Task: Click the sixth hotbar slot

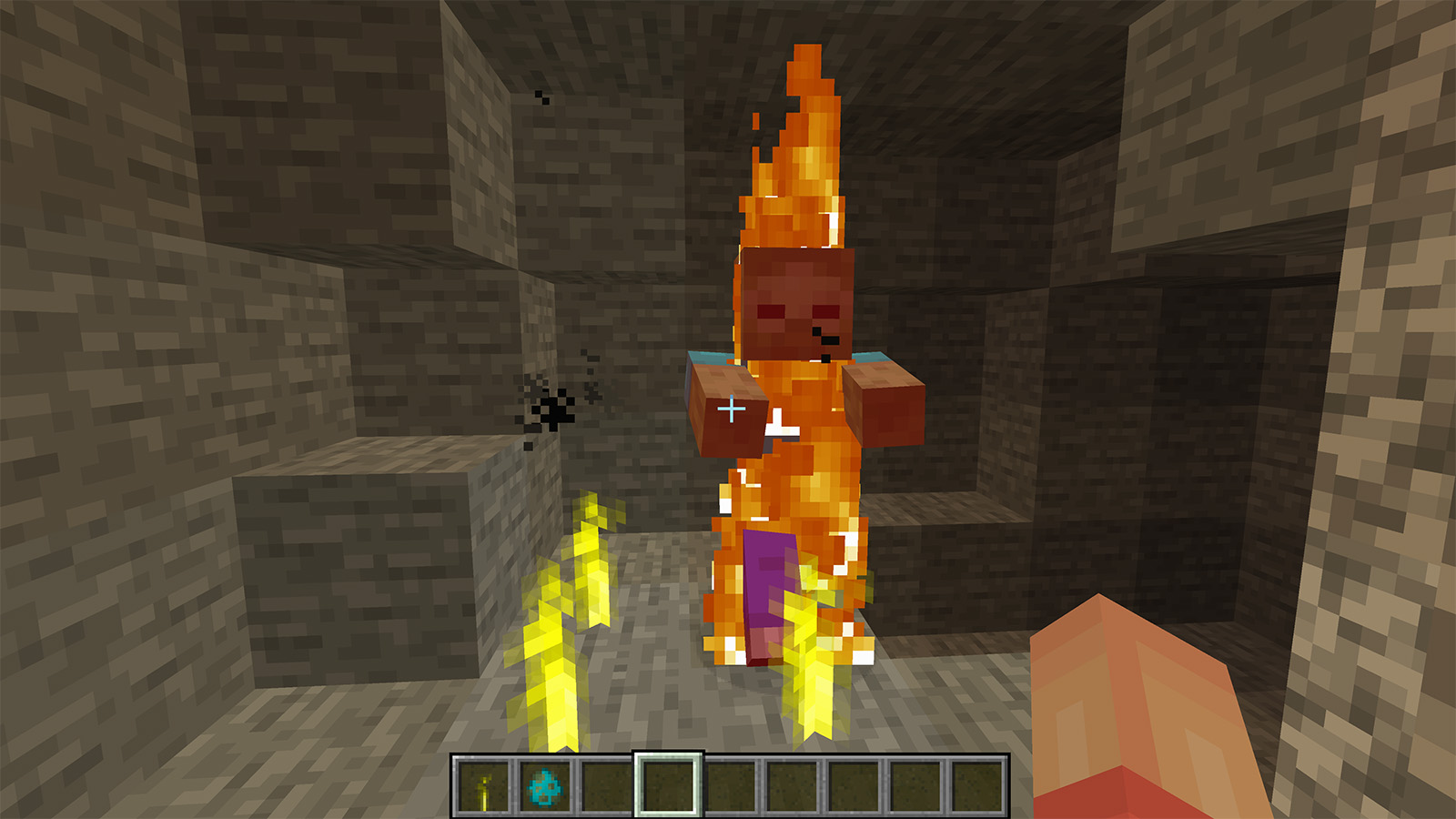Action: click(x=790, y=786)
